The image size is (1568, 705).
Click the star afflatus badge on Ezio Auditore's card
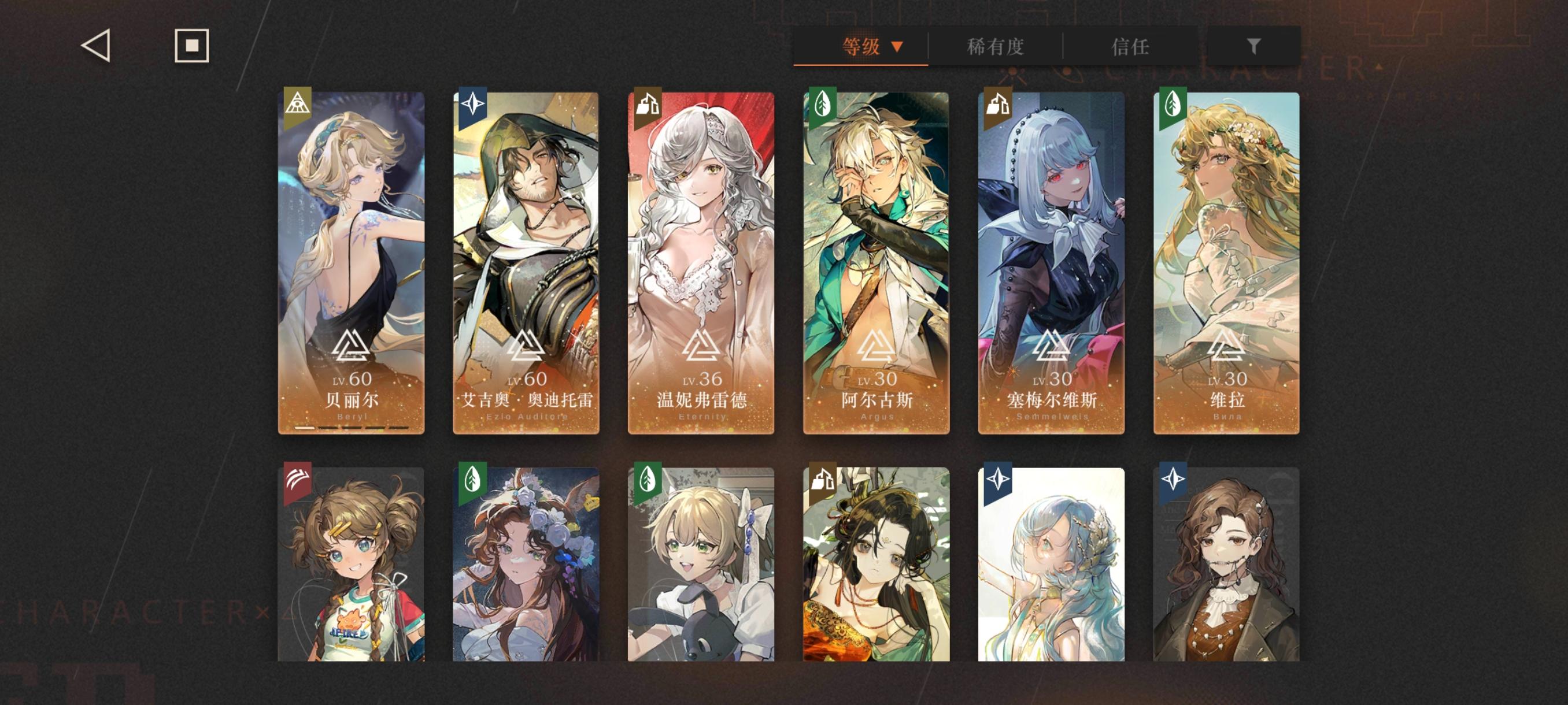click(472, 105)
